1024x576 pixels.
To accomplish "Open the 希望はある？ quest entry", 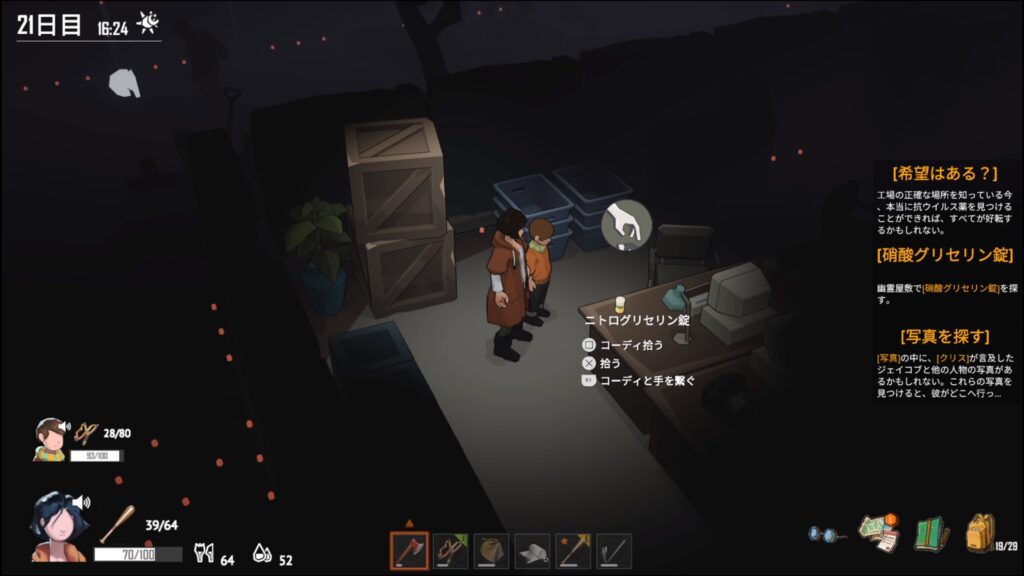I will tap(945, 174).
